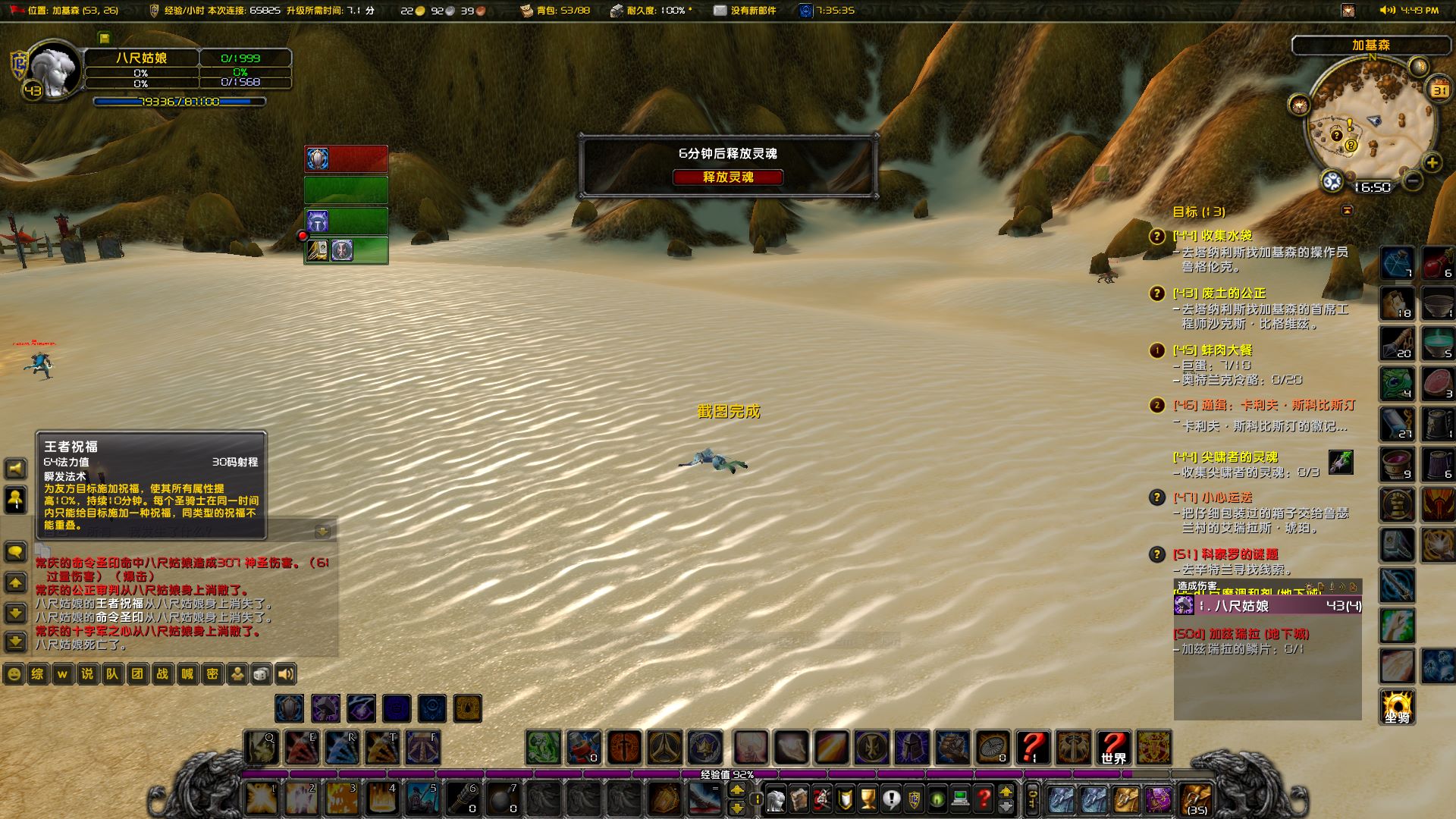Use the 尖啸者的灵魂 quest item icon
This screenshot has width=1456, height=819.
click(x=1340, y=461)
